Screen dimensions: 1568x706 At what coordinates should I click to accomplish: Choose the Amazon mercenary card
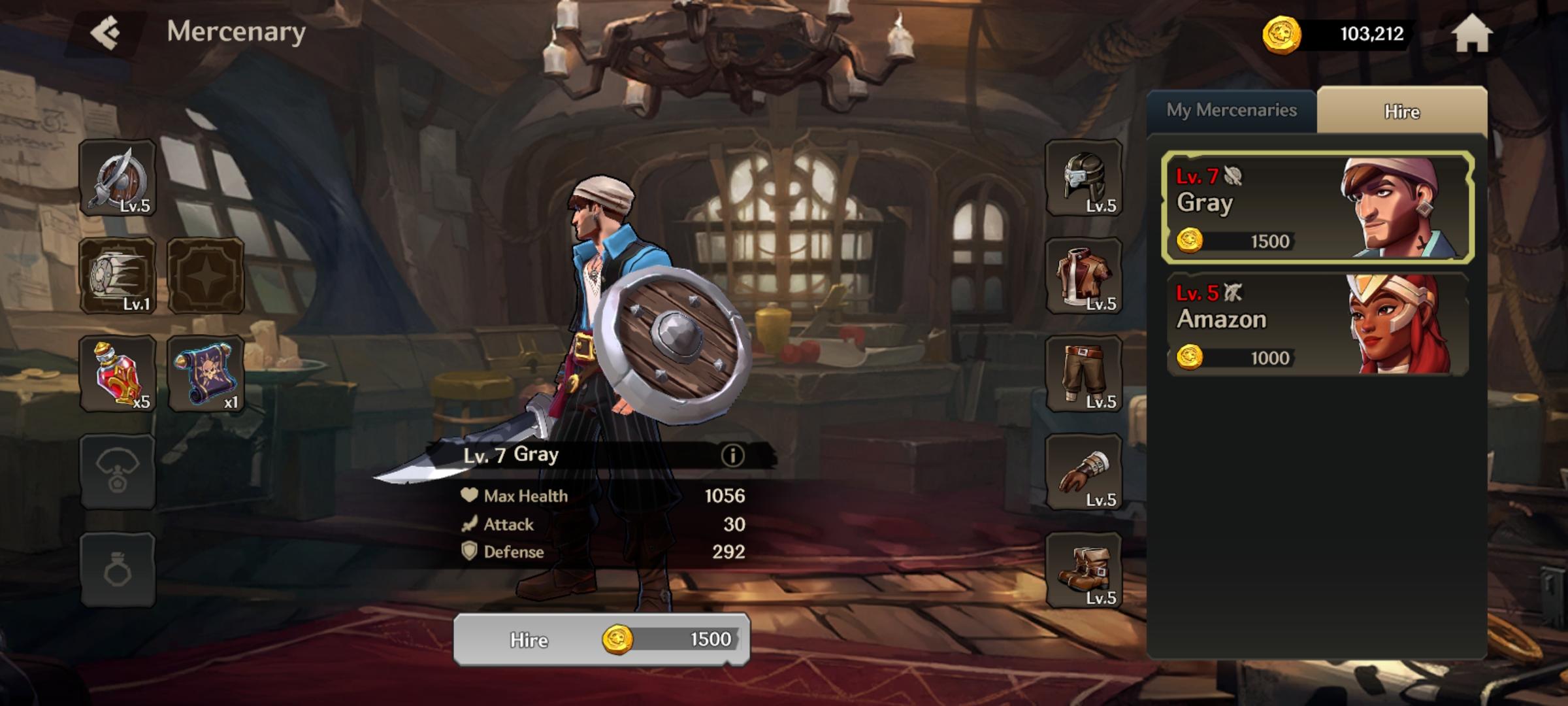click(x=1317, y=325)
